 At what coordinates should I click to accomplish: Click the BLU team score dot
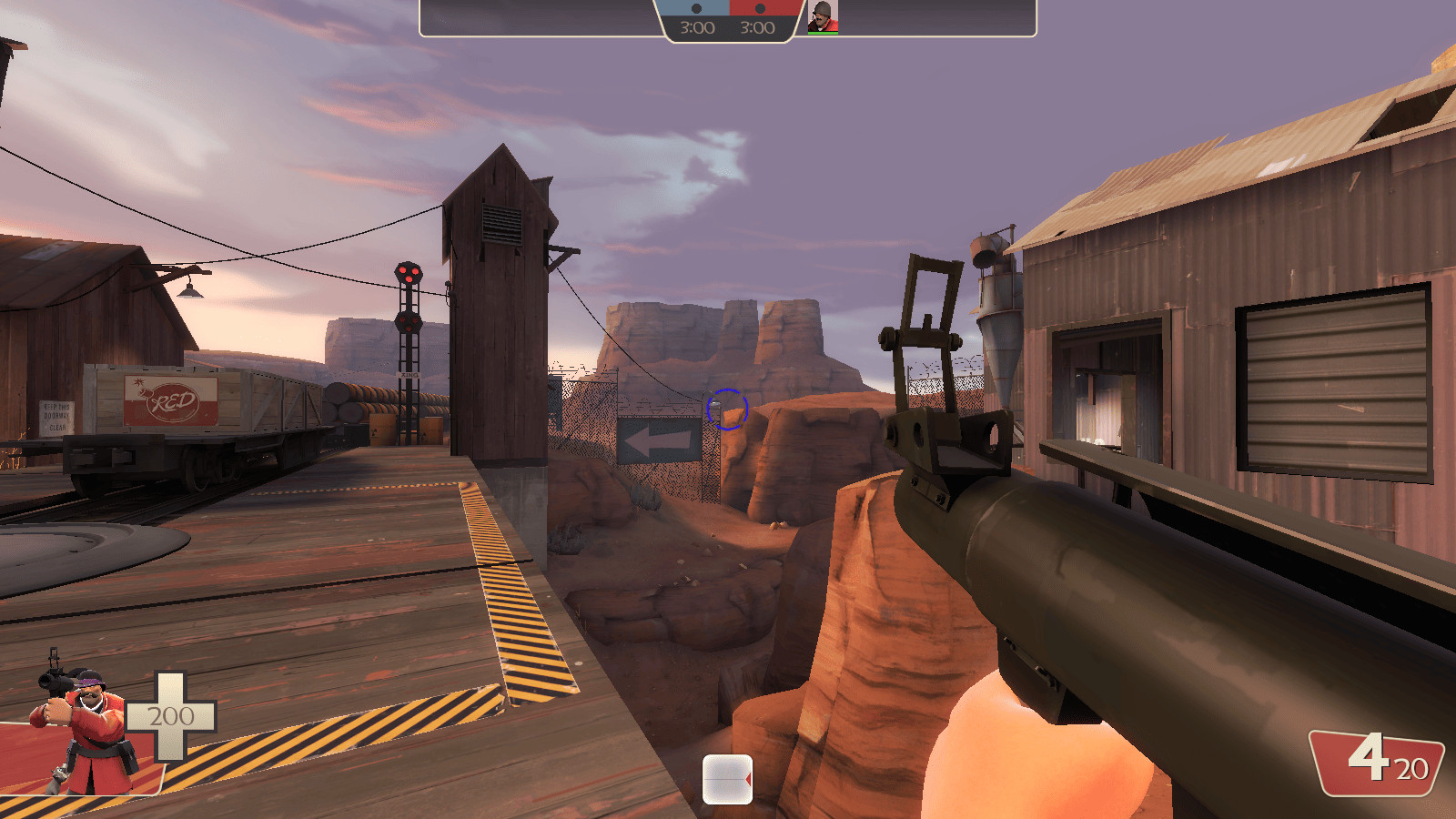[x=694, y=8]
